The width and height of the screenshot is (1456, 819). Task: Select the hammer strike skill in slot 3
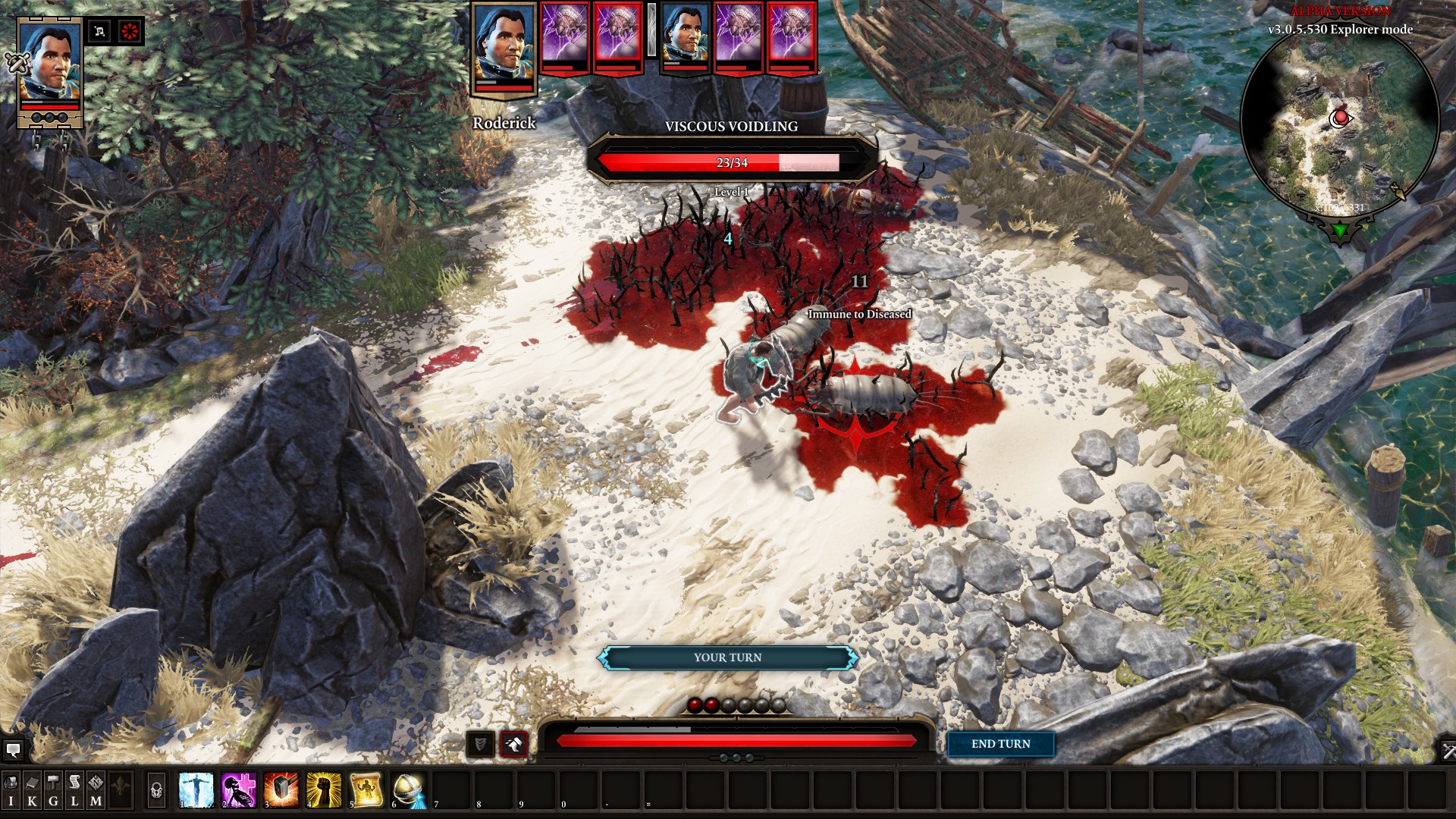coord(281,789)
